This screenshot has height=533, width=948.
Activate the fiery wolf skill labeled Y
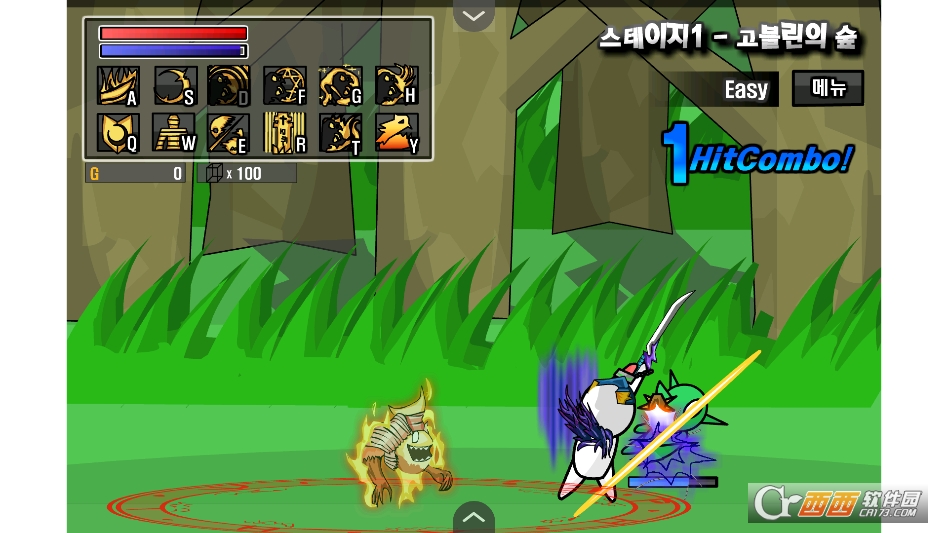(x=396, y=133)
